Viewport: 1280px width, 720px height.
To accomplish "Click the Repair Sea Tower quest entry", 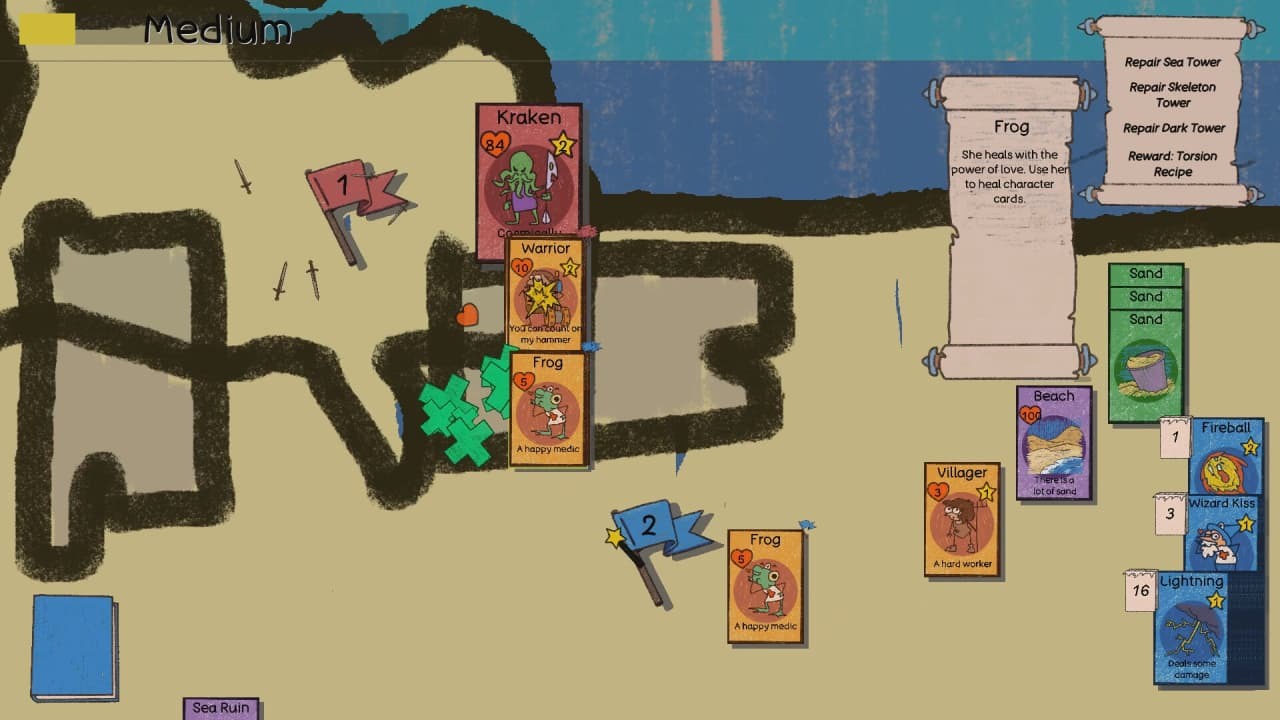I will pyautogui.click(x=1172, y=62).
